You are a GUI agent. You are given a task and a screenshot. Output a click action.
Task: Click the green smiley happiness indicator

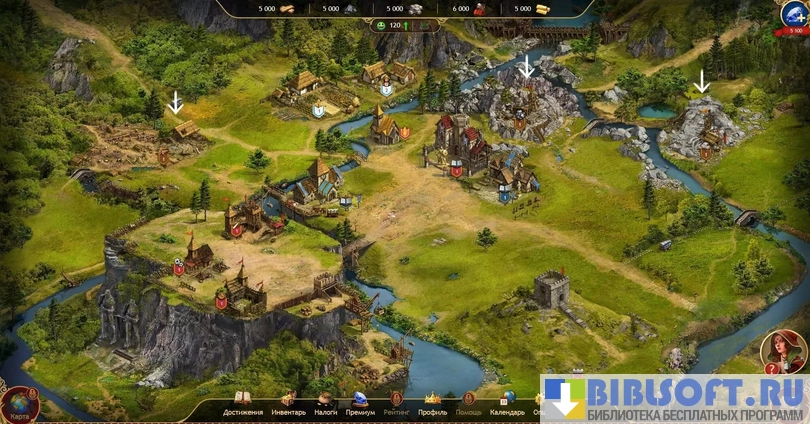(x=381, y=24)
